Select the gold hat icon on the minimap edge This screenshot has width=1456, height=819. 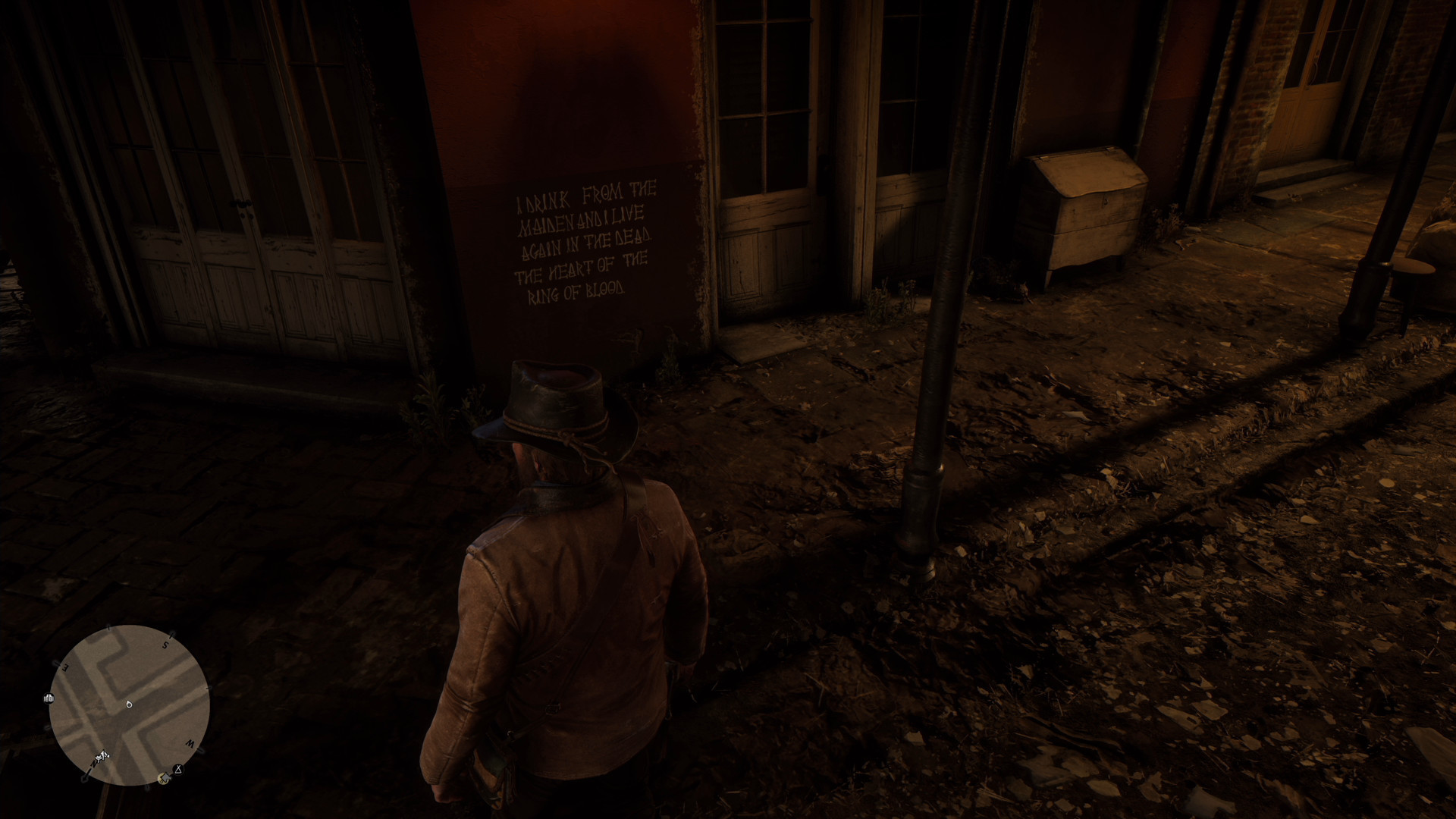(x=163, y=778)
